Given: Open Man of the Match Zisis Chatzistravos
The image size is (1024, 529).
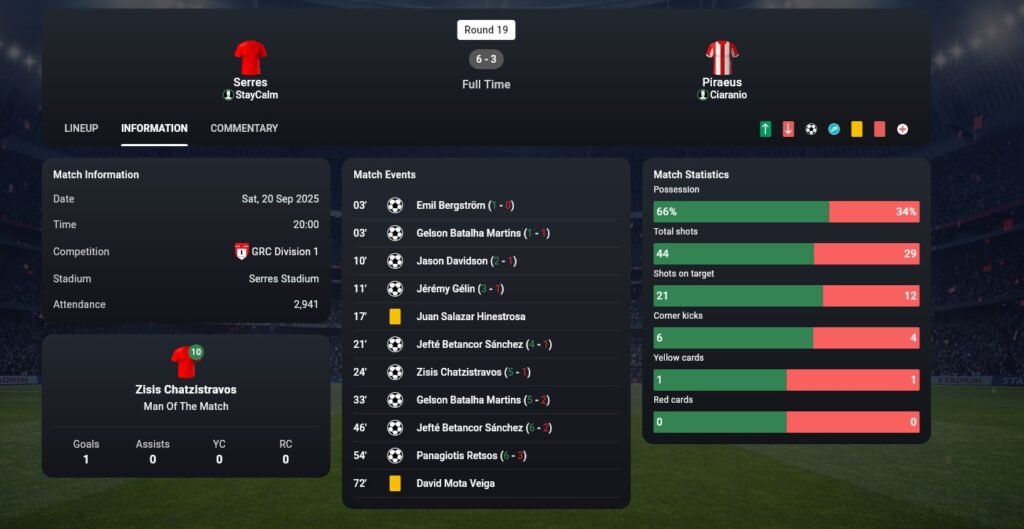Looking at the screenshot, I should 186,389.
